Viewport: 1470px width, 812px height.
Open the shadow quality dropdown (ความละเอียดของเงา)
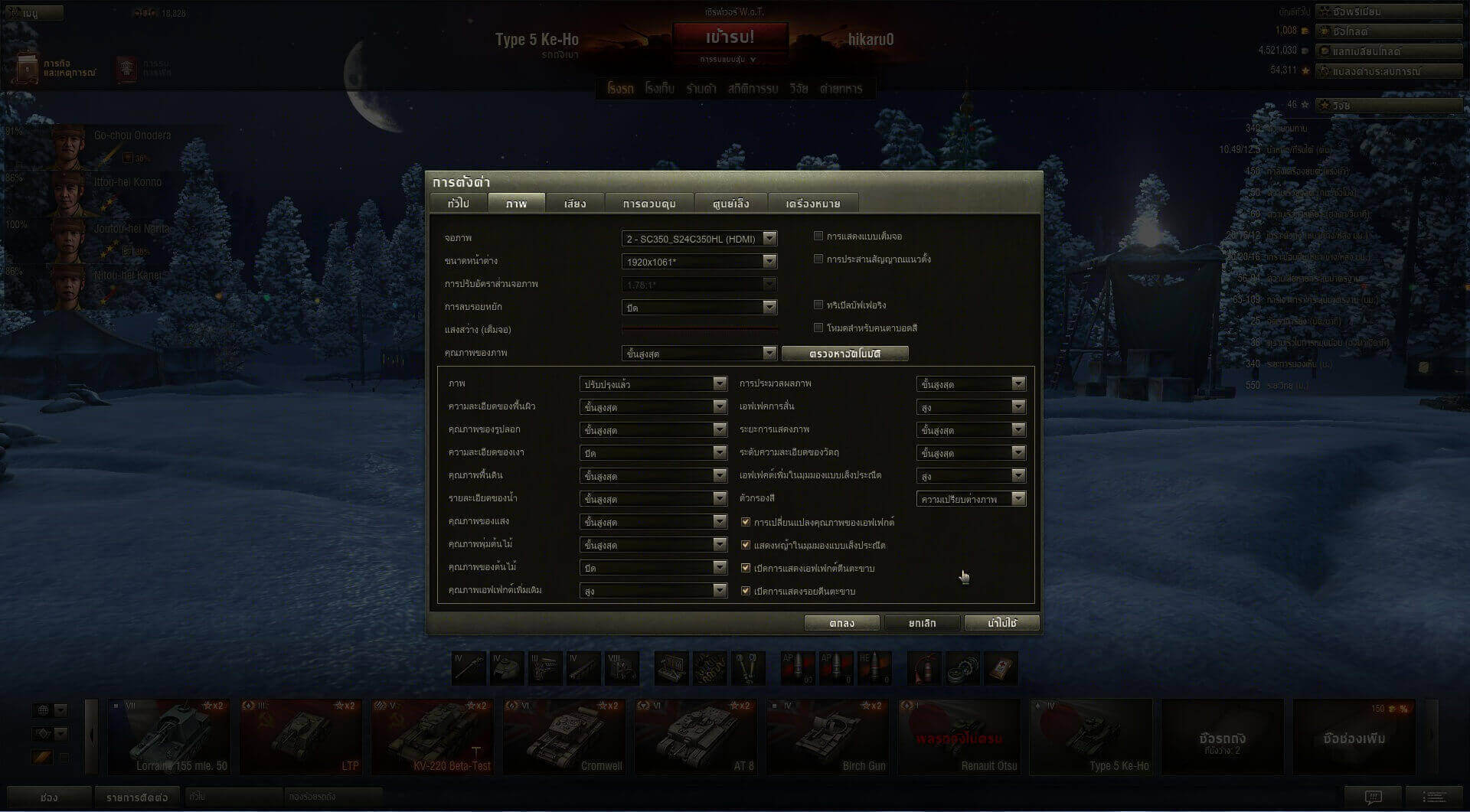[652, 453]
